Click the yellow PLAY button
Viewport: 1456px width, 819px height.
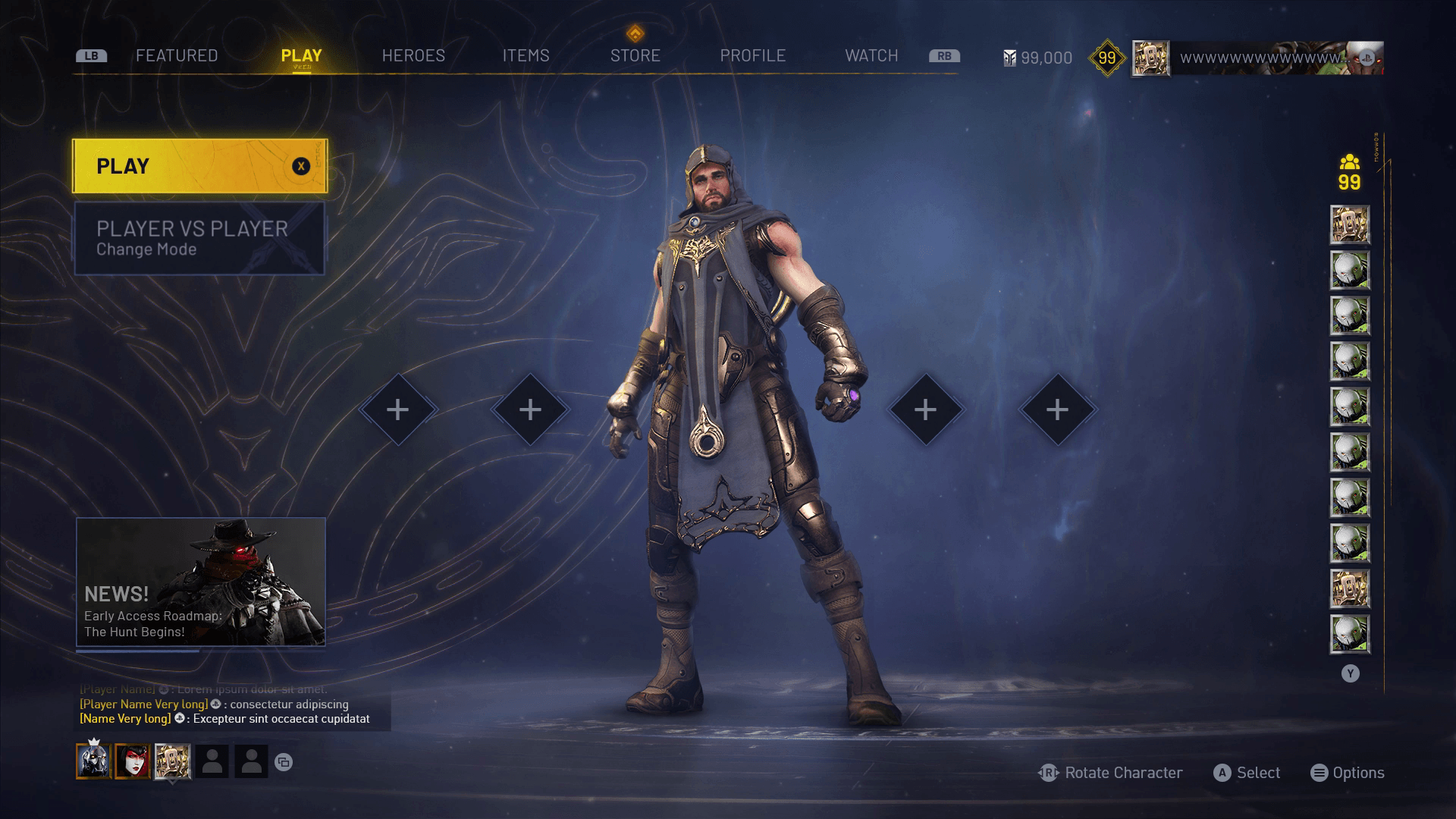(x=199, y=166)
